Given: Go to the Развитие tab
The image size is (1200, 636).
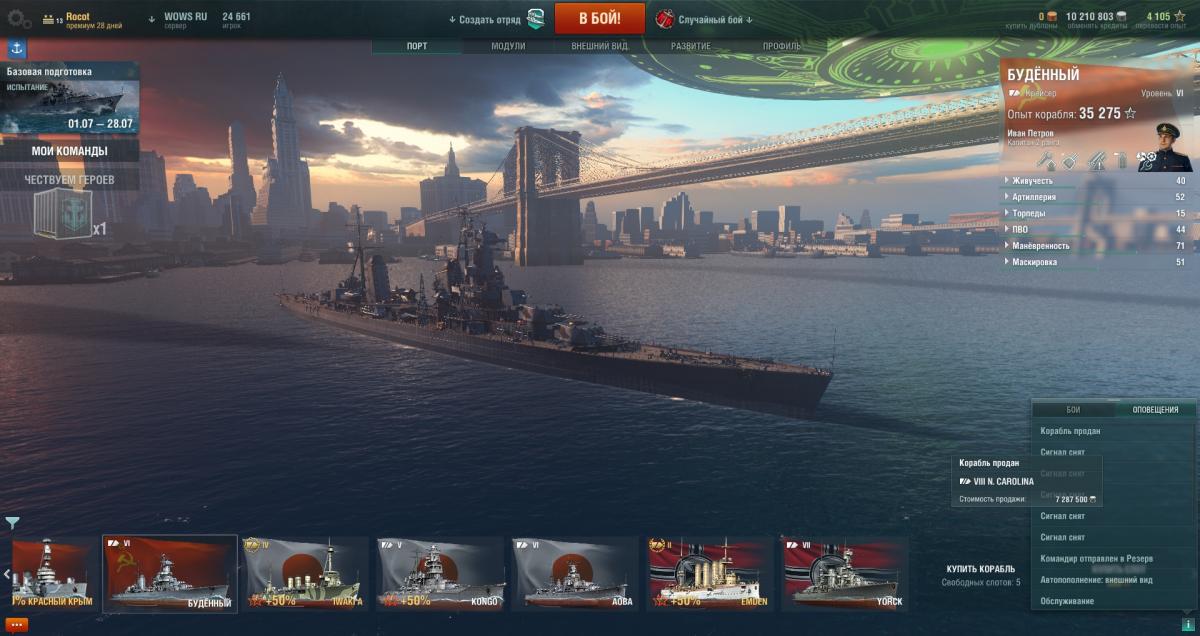Looking at the screenshot, I should 691,46.
